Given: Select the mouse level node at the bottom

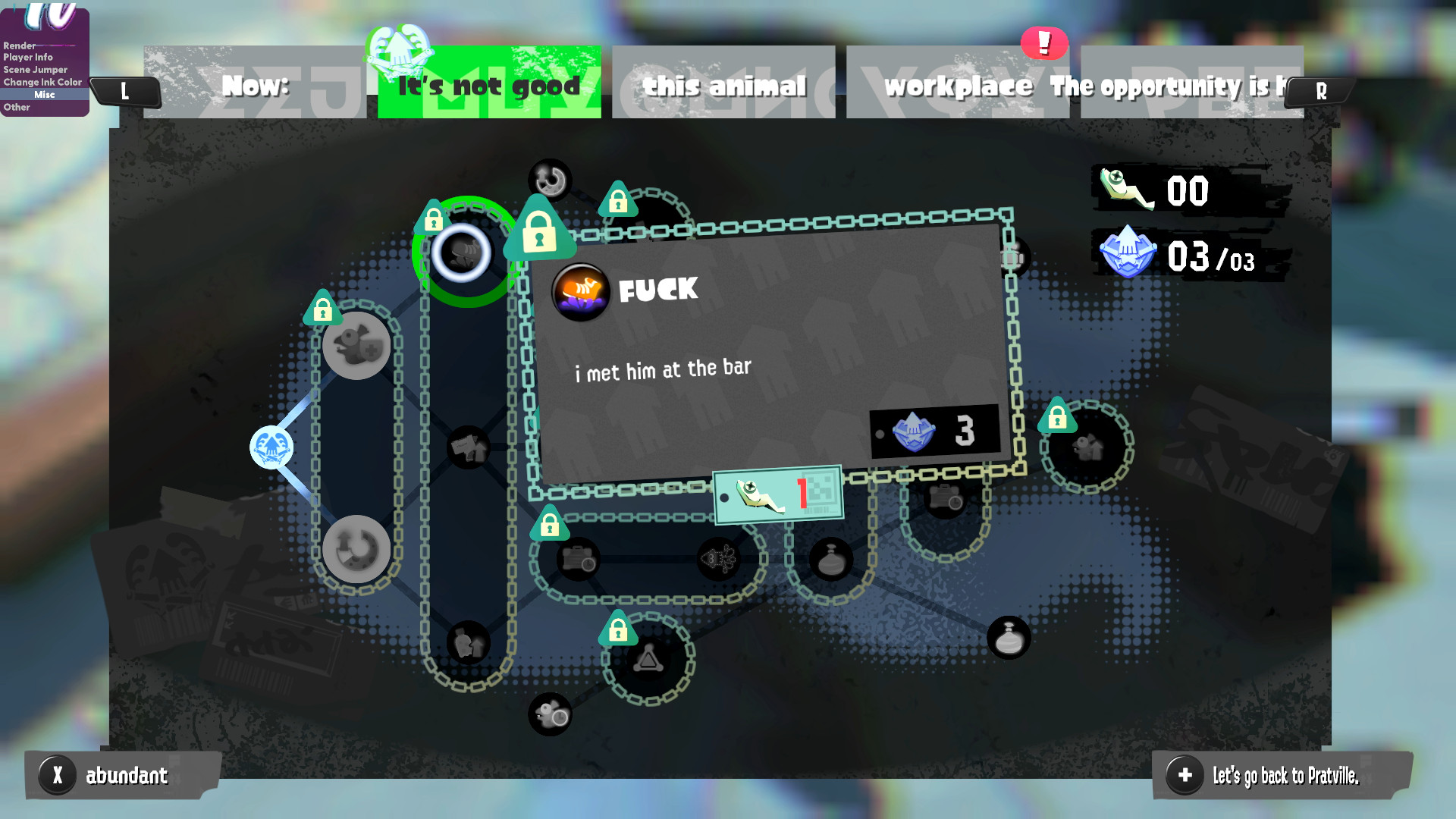Looking at the screenshot, I should click(x=550, y=713).
